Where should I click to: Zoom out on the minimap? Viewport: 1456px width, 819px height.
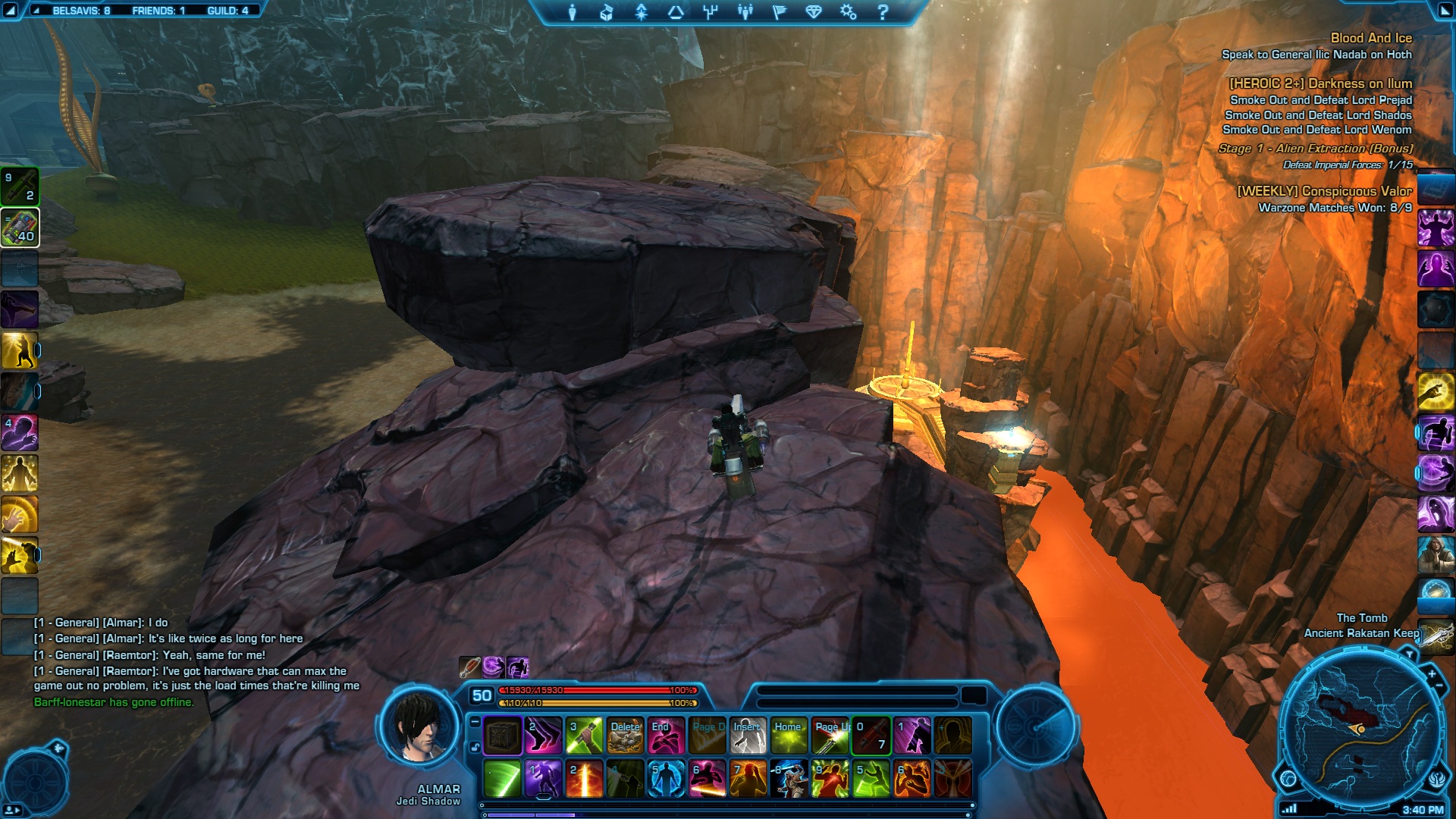point(1439,687)
